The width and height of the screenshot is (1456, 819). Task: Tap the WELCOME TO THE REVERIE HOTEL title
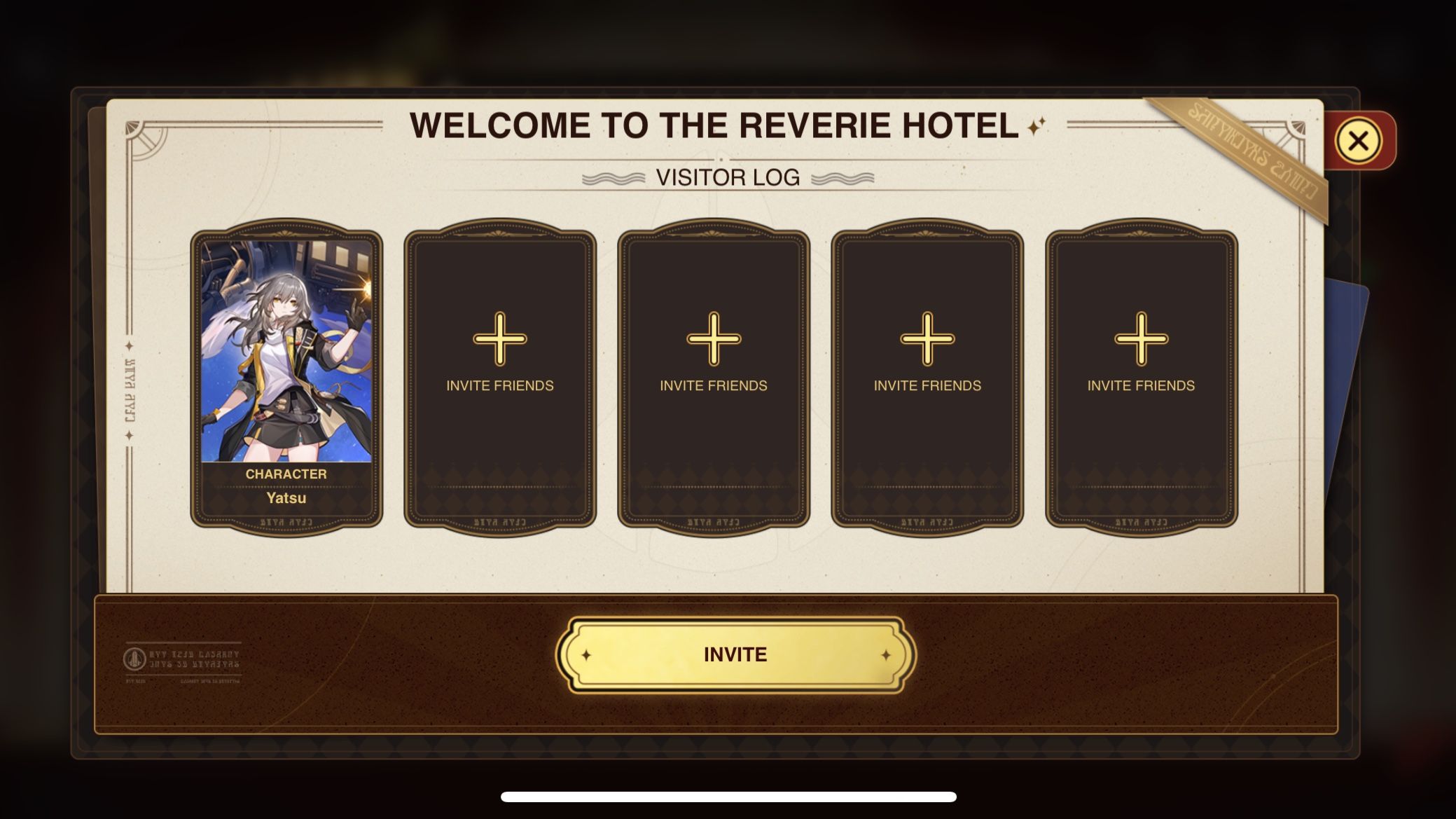[714, 125]
